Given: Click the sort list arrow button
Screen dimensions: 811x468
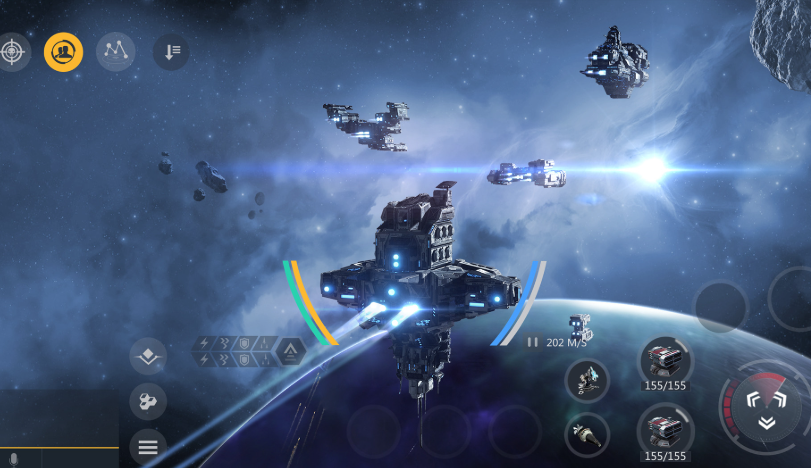Looking at the screenshot, I should [x=171, y=52].
